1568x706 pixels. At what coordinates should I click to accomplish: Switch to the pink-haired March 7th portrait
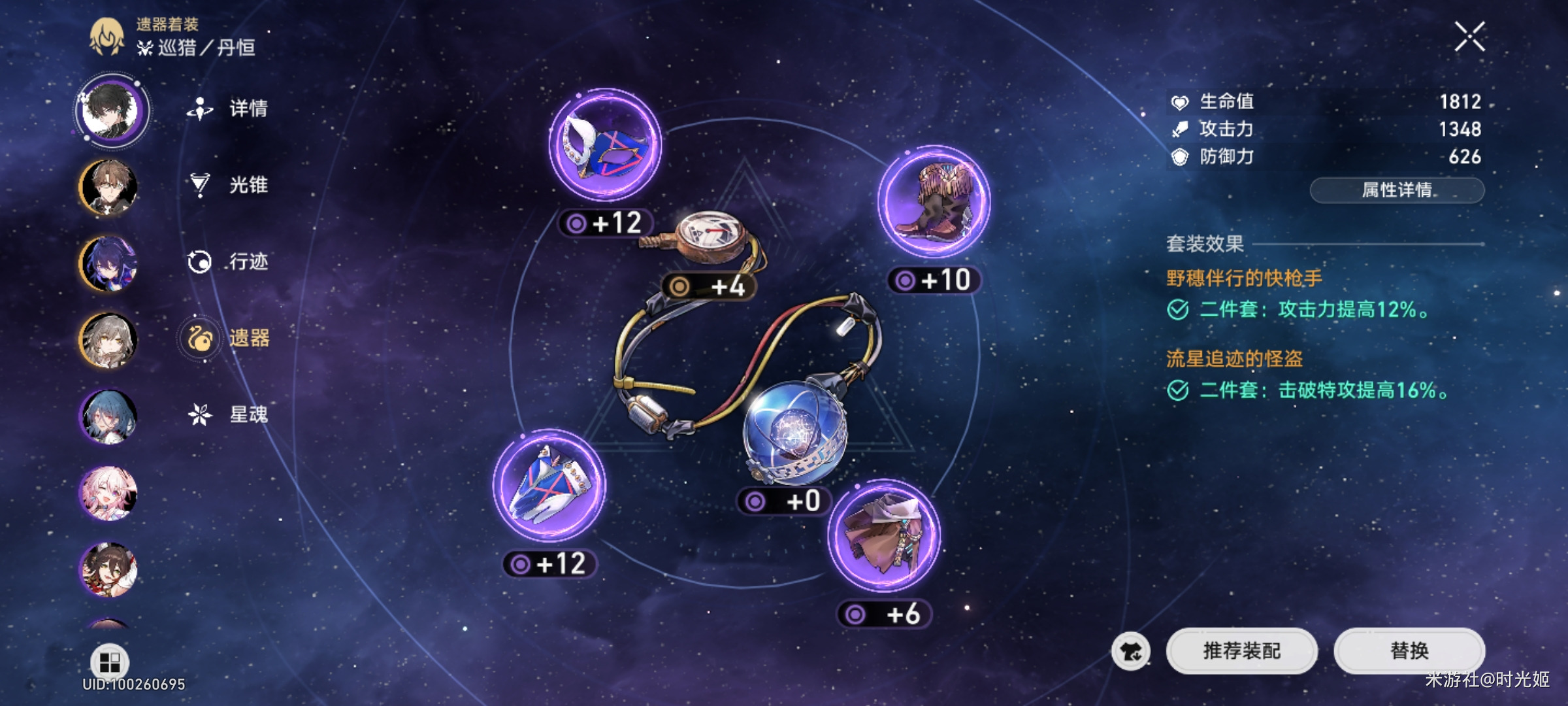pyautogui.click(x=108, y=494)
